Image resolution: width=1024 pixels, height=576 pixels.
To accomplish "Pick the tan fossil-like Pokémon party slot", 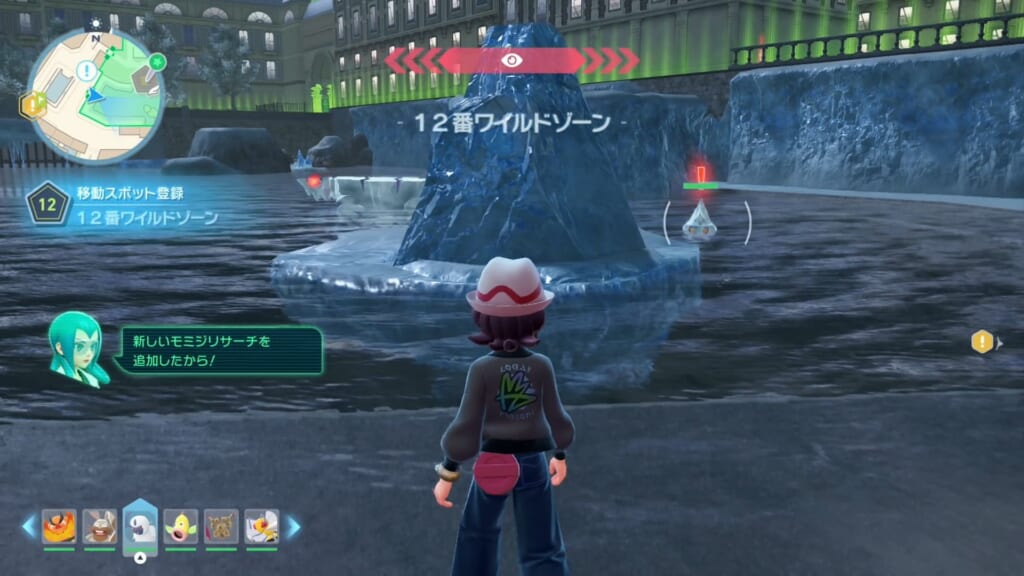I will [221, 525].
